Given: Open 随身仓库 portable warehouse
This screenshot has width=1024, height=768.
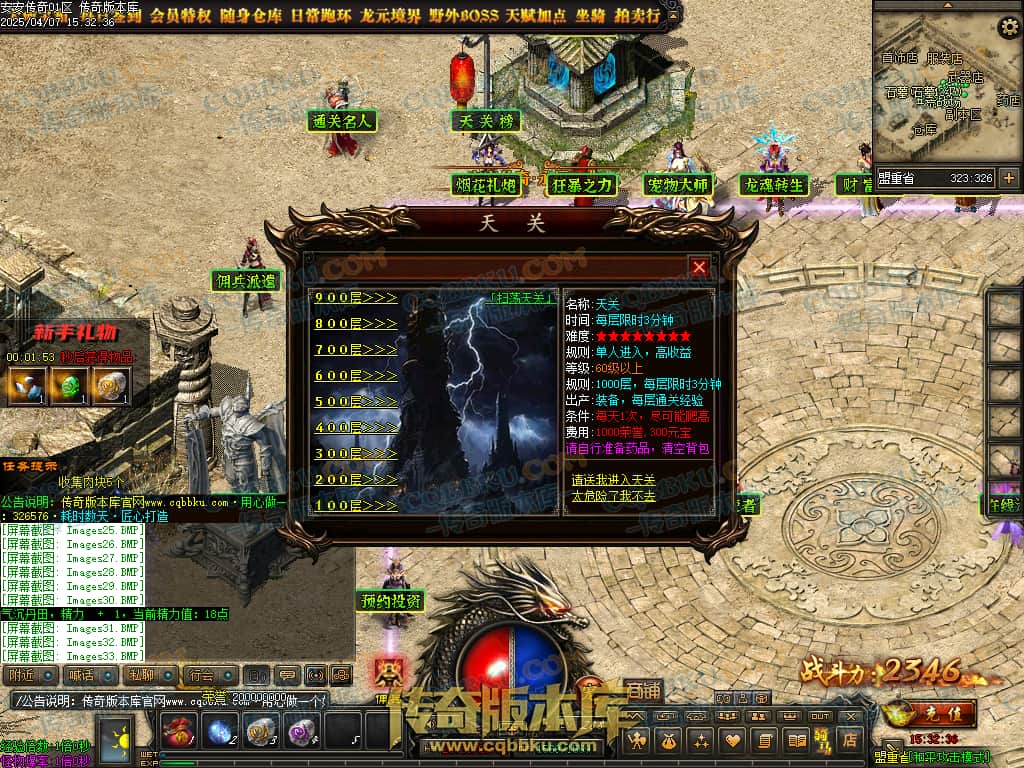Looking at the screenshot, I should click(253, 16).
